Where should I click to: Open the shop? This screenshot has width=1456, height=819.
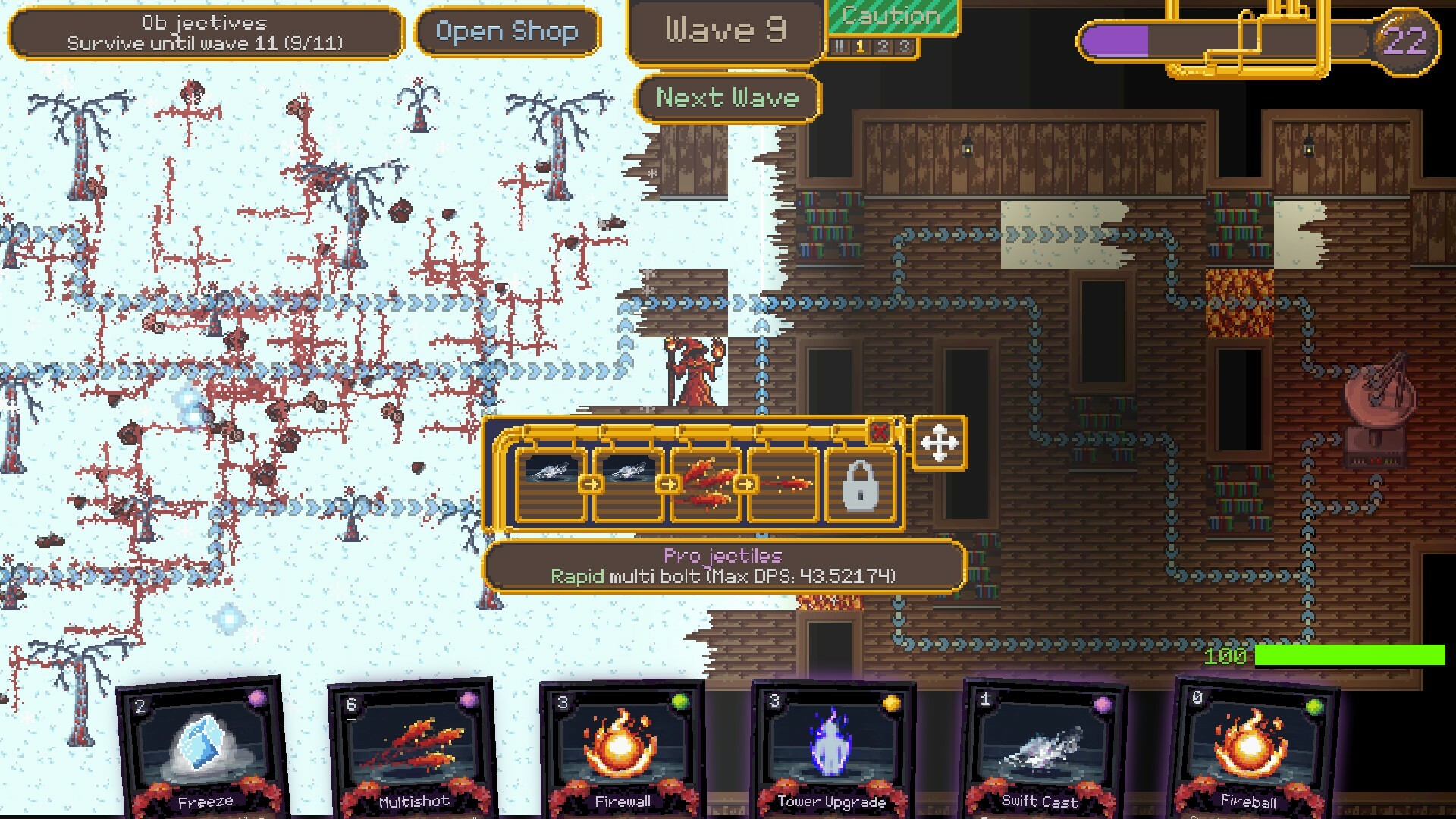pyautogui.click(x=507, y=32)
